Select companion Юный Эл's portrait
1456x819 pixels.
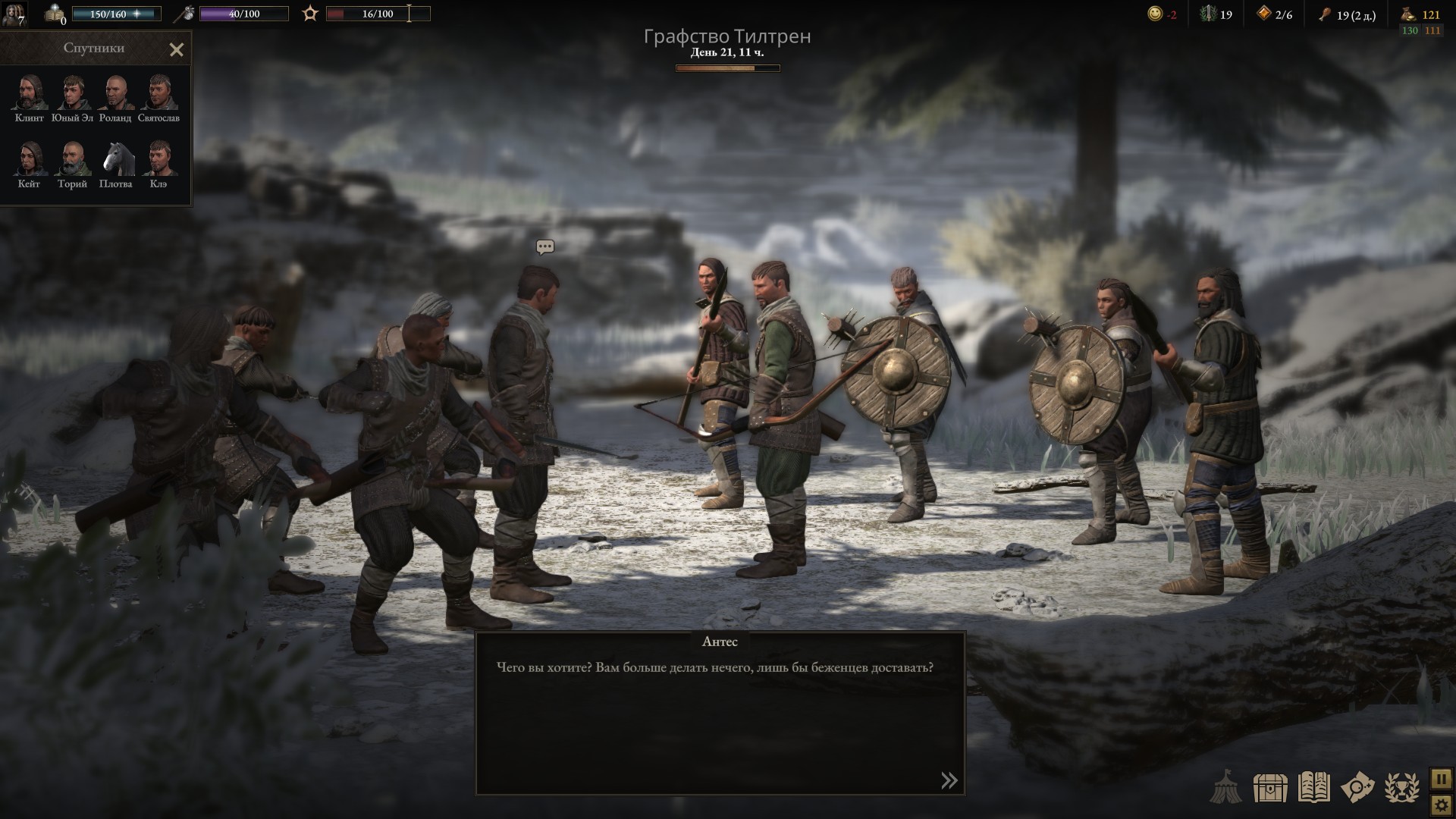[73, 93]
